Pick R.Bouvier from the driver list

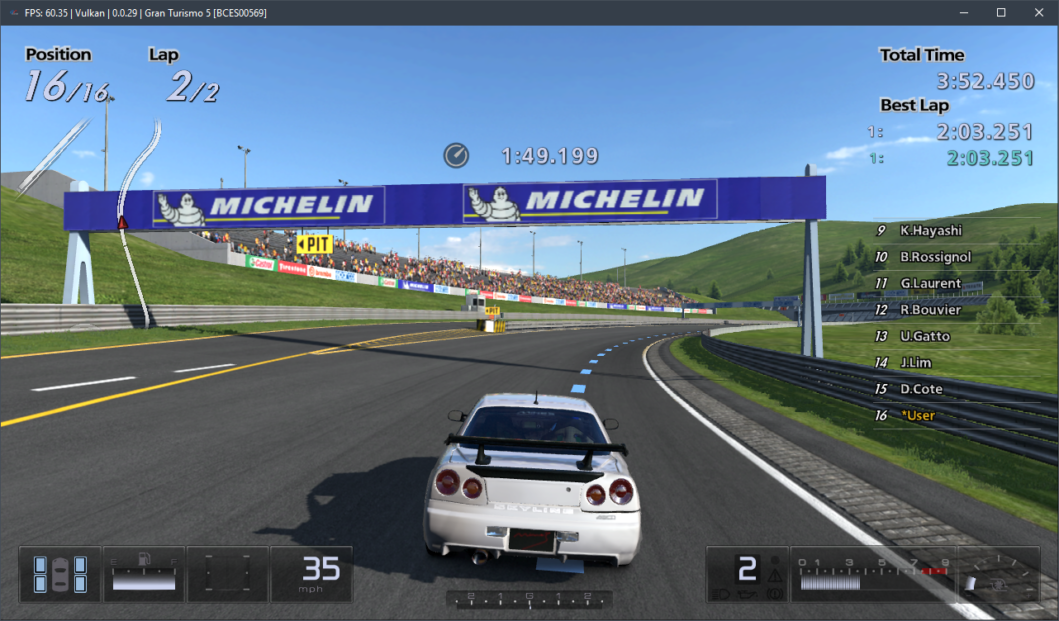(929, 310)
